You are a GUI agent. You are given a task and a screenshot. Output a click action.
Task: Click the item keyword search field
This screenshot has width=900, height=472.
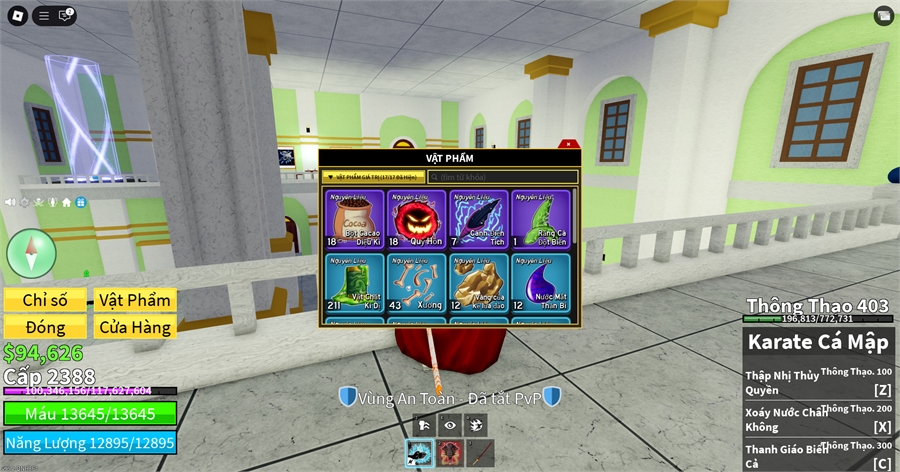tap(503, 176)
